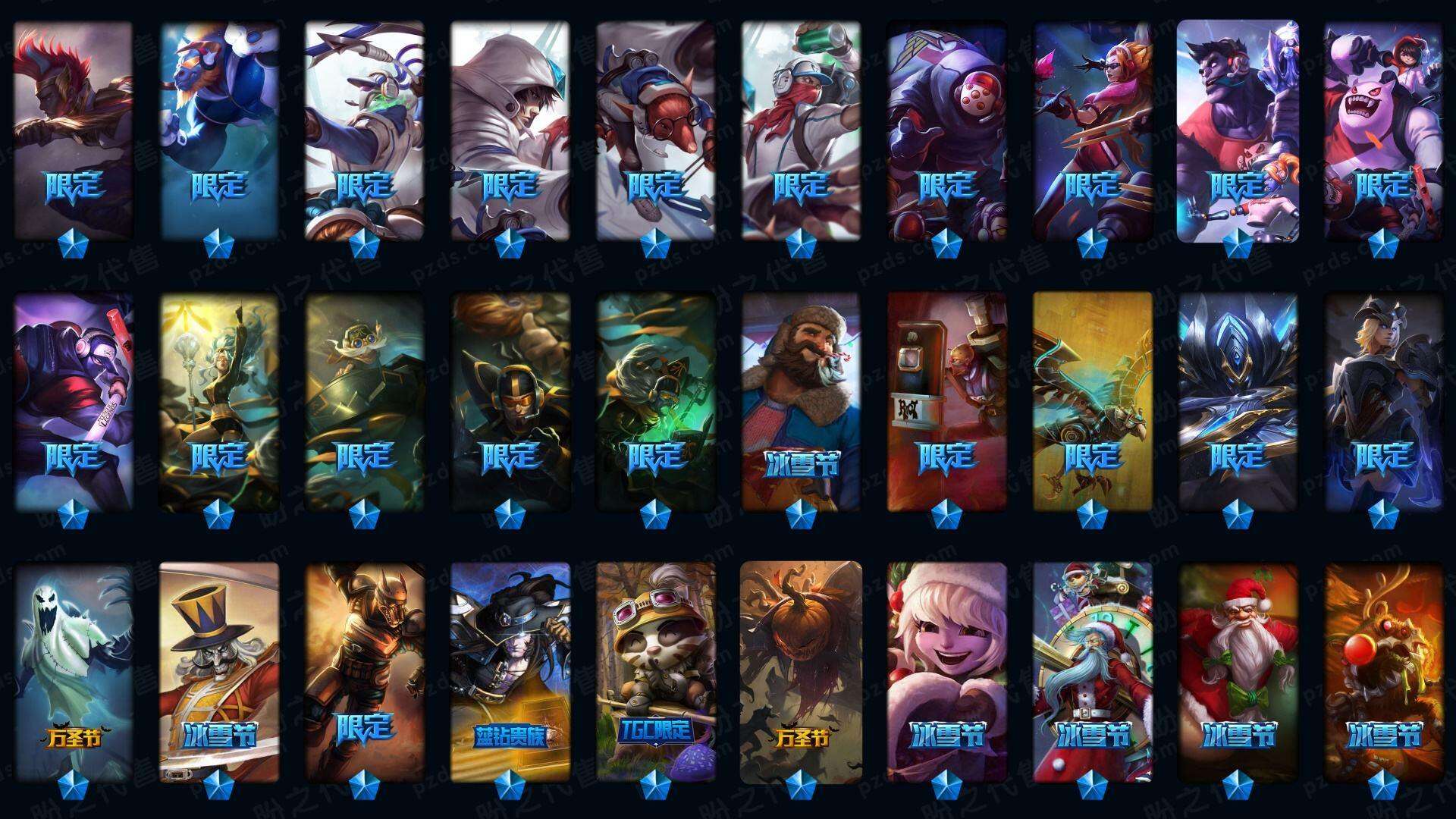Pick the white-hooded assassin skin card
The width and height of the screenshot is (1456, 819).
click(510, 129)
